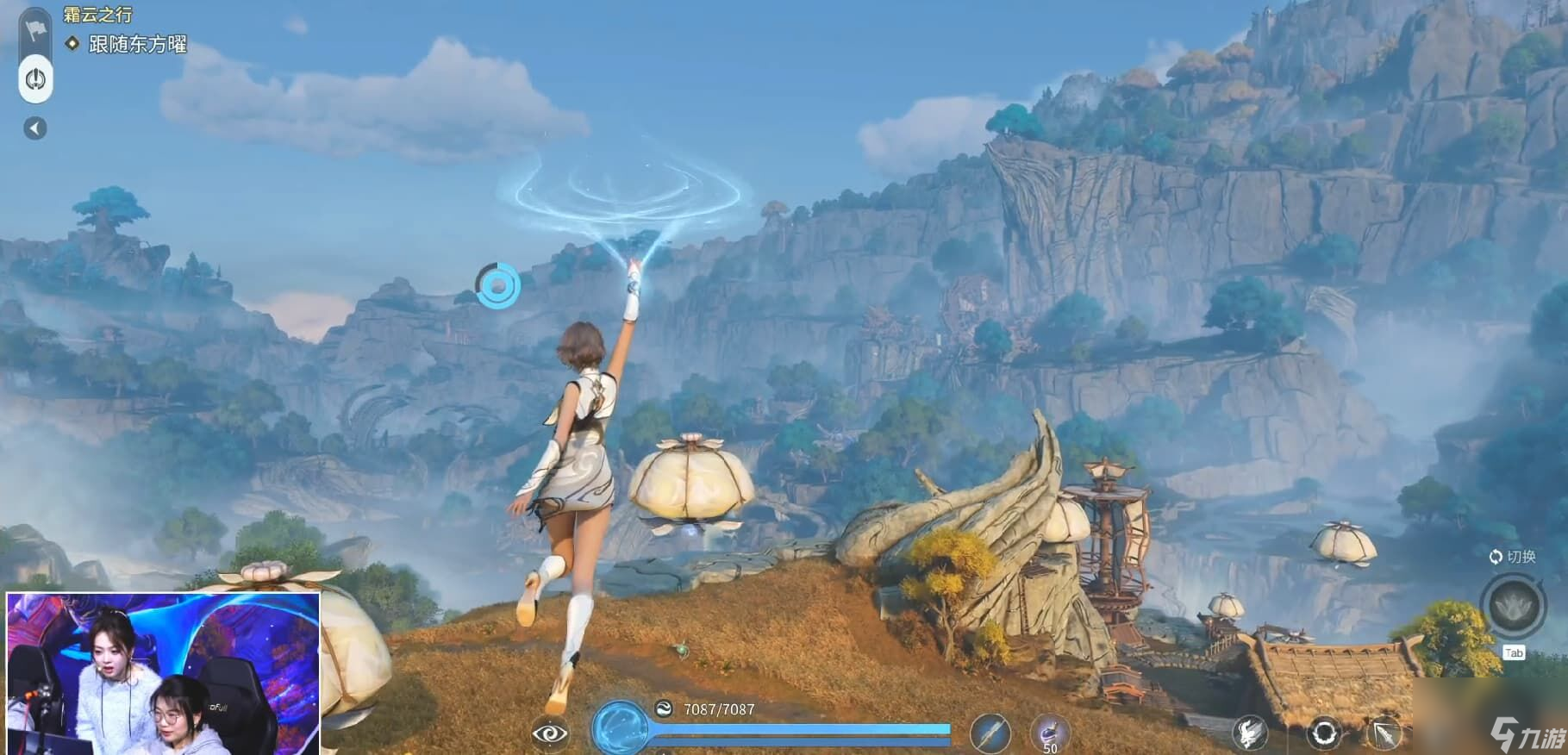Select the exclamation quest tab
The height and width of the screenshot is (755, 1568).
(35, 79)
